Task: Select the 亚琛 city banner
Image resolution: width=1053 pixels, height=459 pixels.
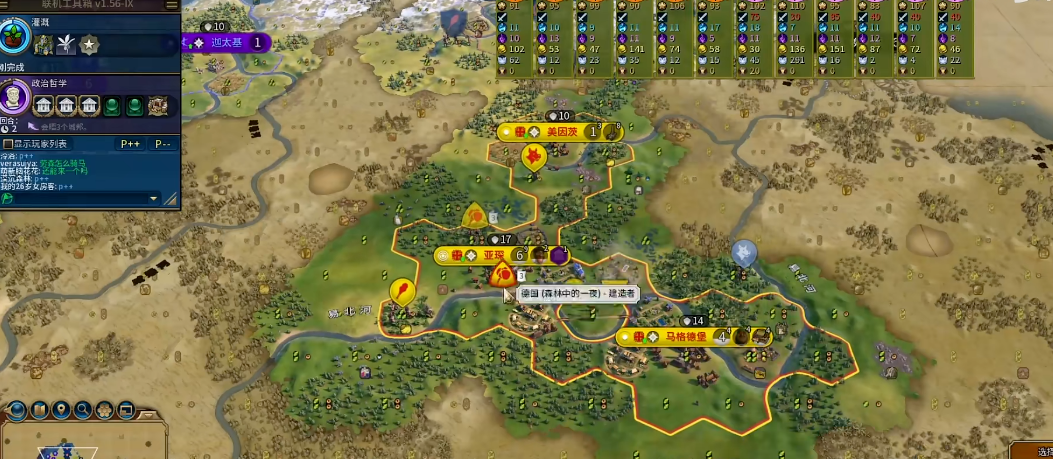Action: coord(494,255)
